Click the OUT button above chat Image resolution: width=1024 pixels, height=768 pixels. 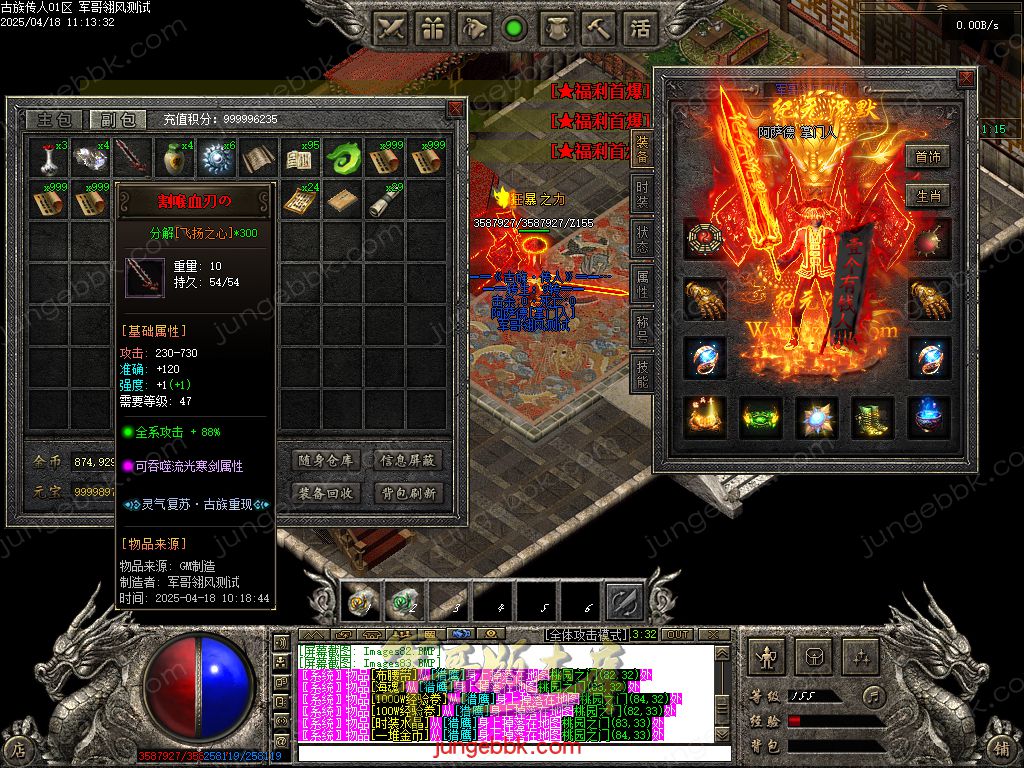pos(677,634)
